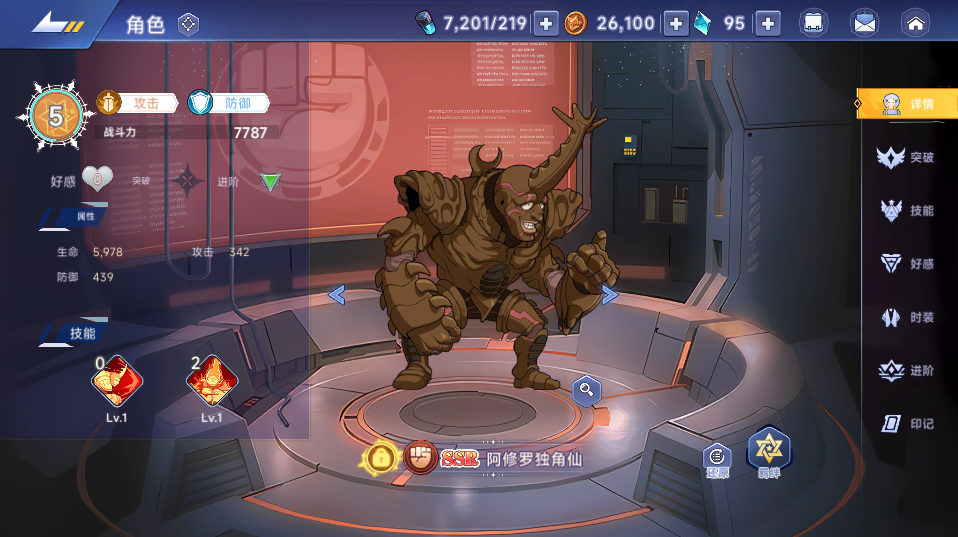
Task: Buy diamonds using the plus button
Action: pyautogui.click(x=767, y=23)
